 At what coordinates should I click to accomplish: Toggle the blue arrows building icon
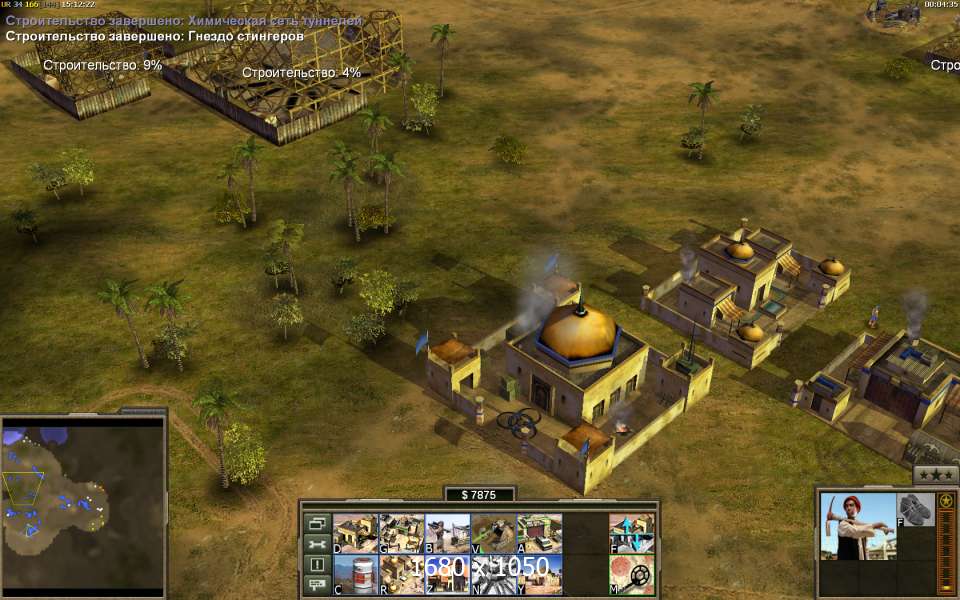[632, 534]
